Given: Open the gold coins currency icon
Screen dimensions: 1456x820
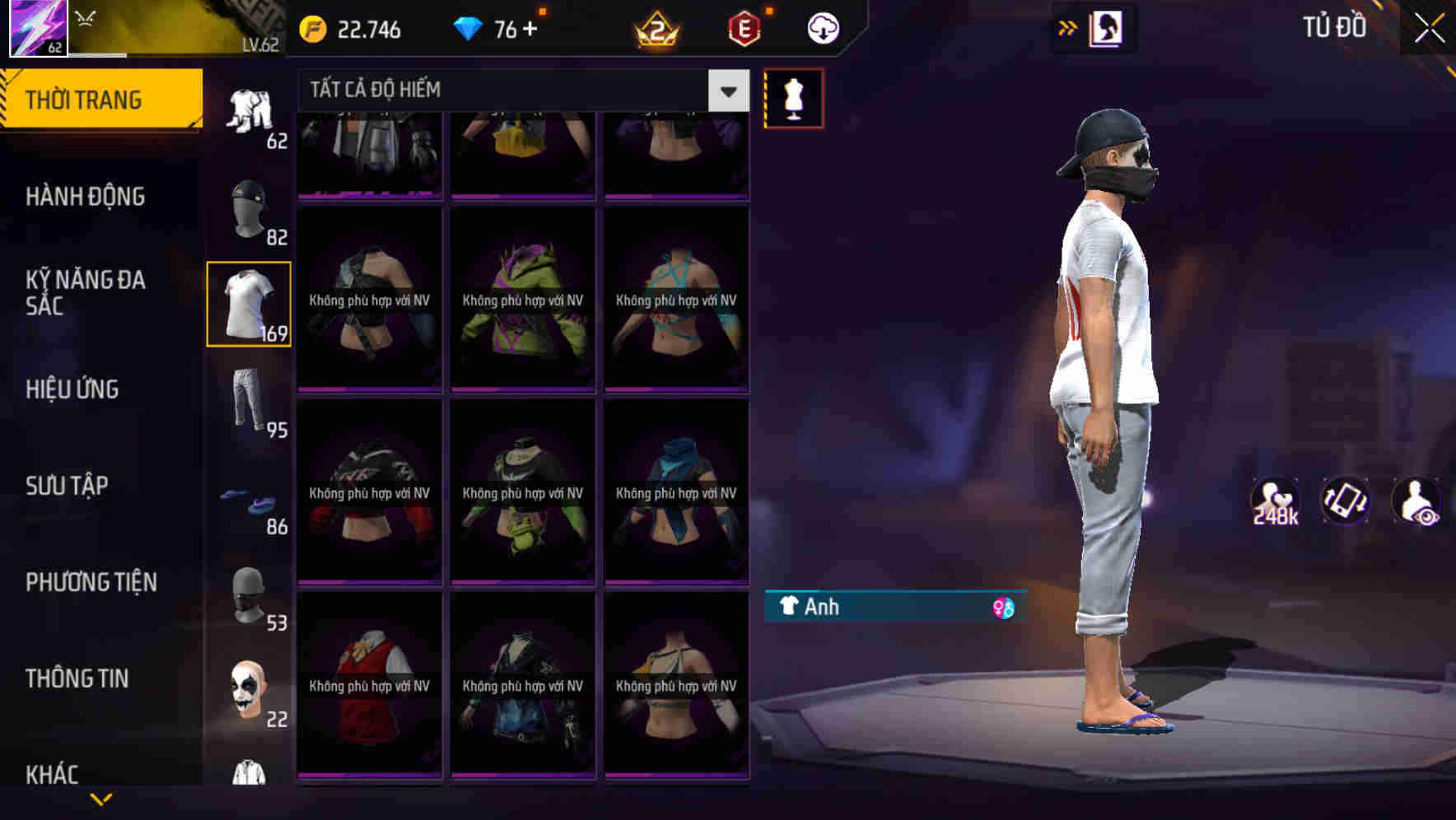Looking at the screenshot, I should point(313,27).
